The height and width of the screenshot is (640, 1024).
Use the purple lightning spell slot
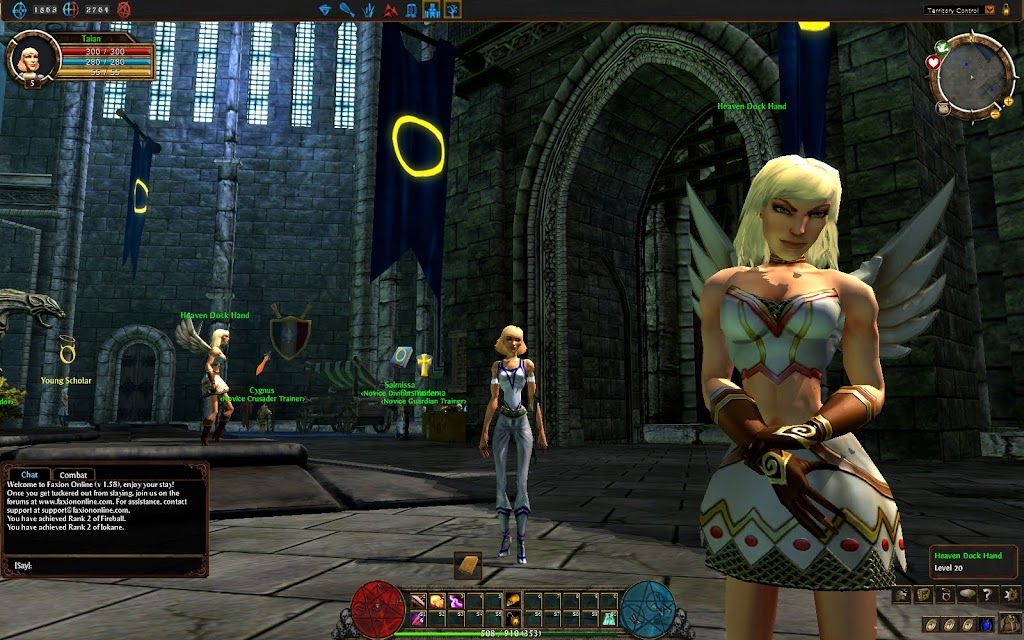click(x=455, y=600)
